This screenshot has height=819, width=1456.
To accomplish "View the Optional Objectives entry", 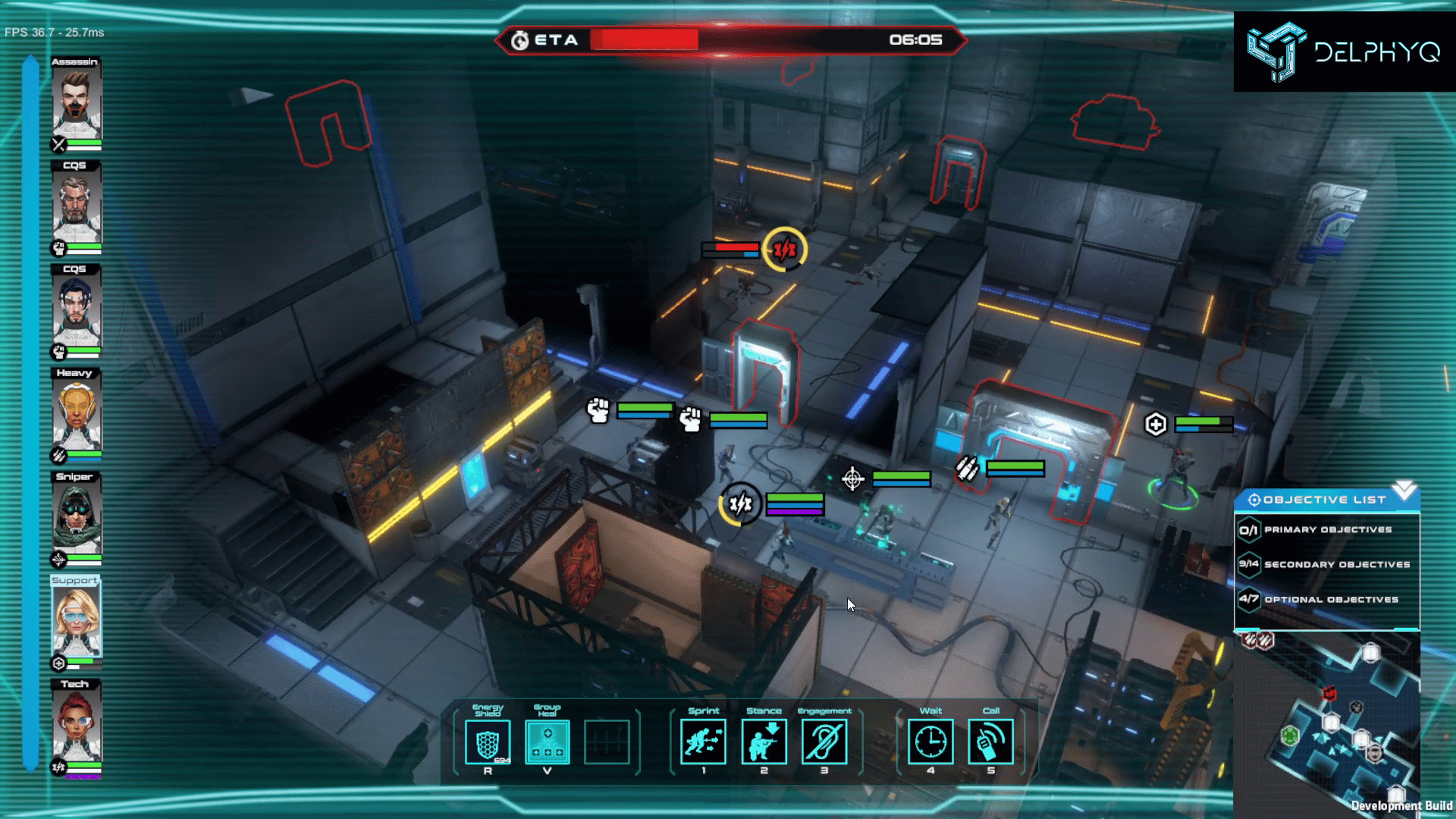I will 1327,599.
